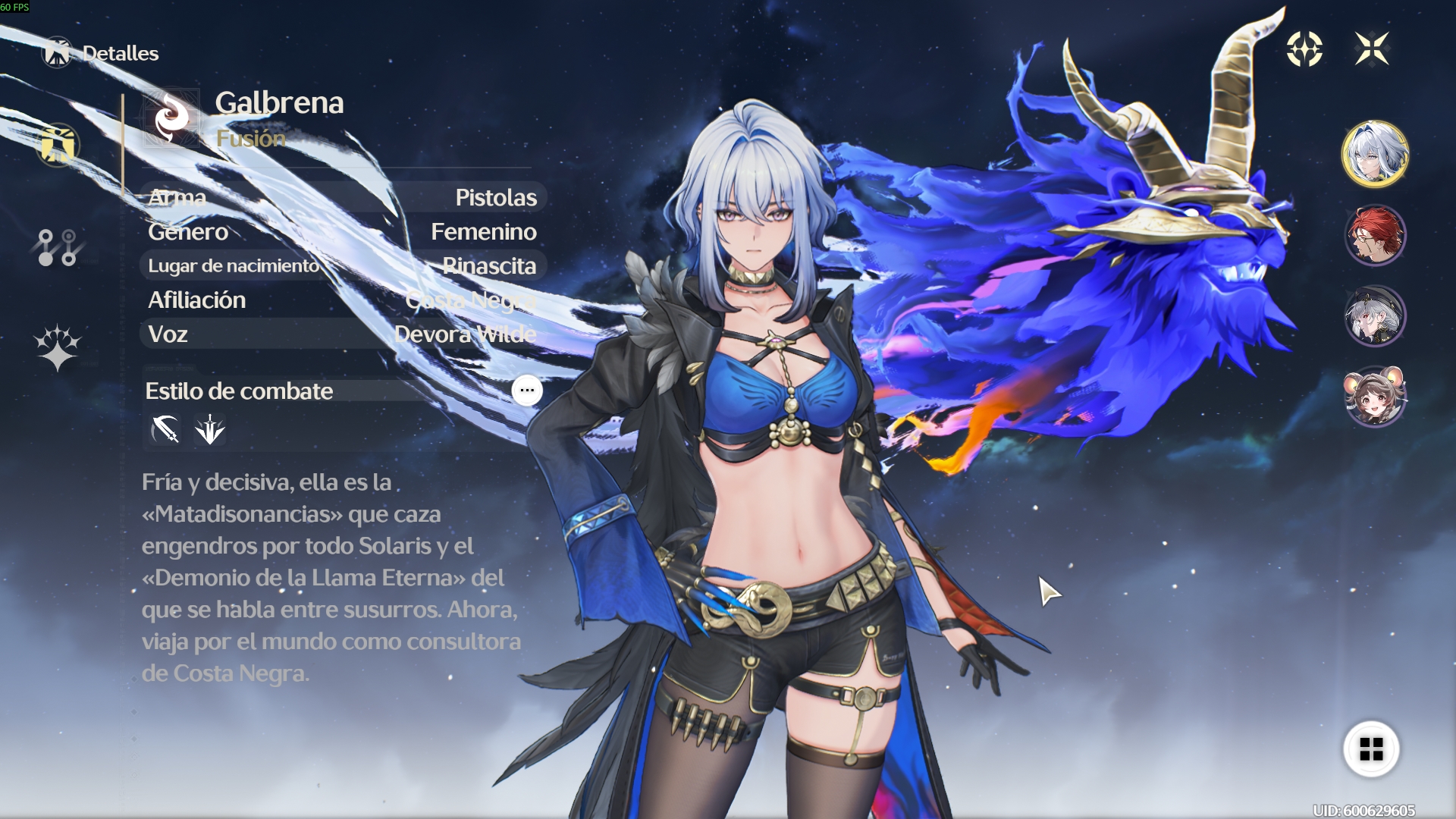Click the first combat style sword icon

tap(165, 429)
